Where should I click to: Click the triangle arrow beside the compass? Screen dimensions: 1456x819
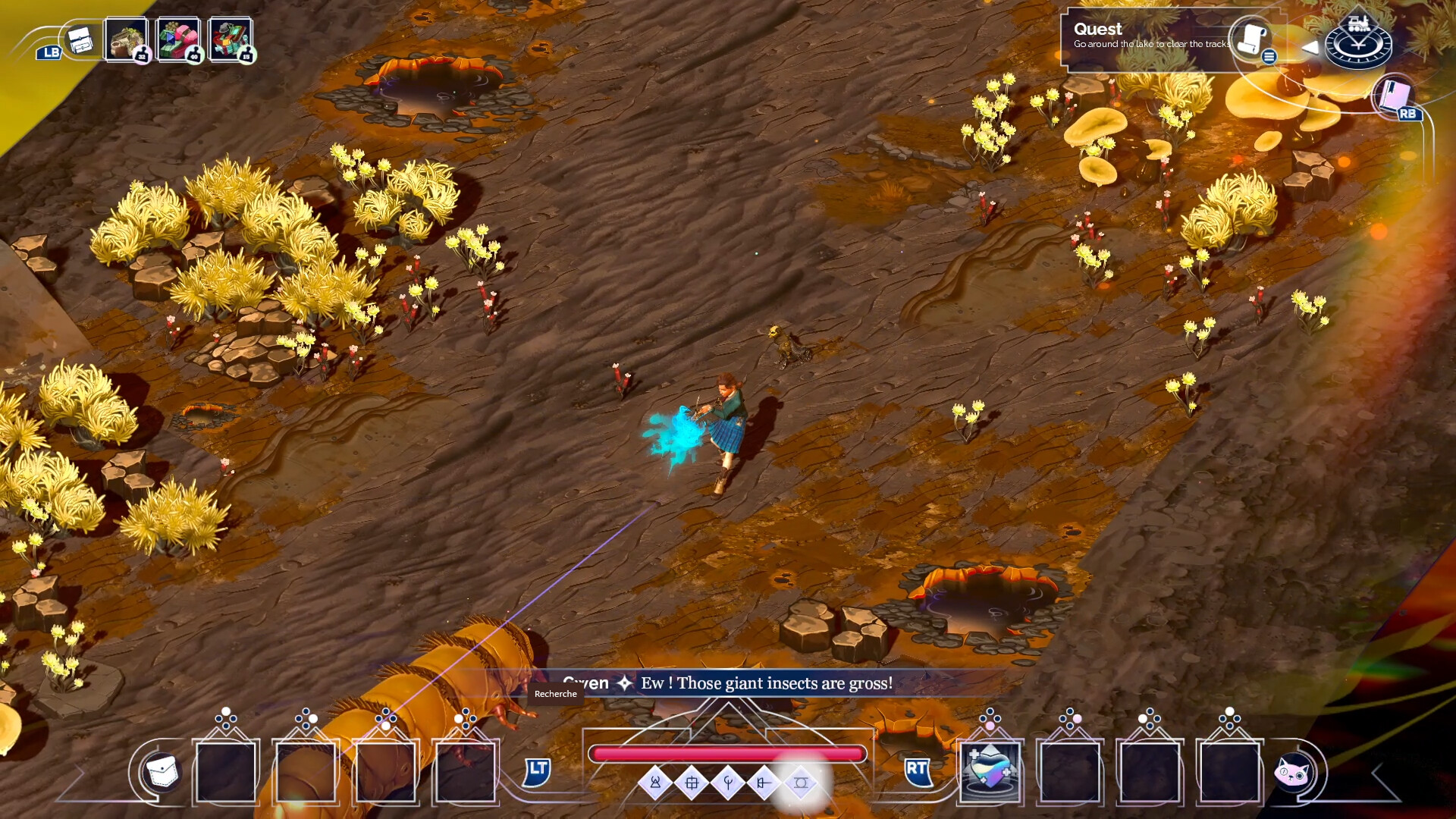(1310, 47)
